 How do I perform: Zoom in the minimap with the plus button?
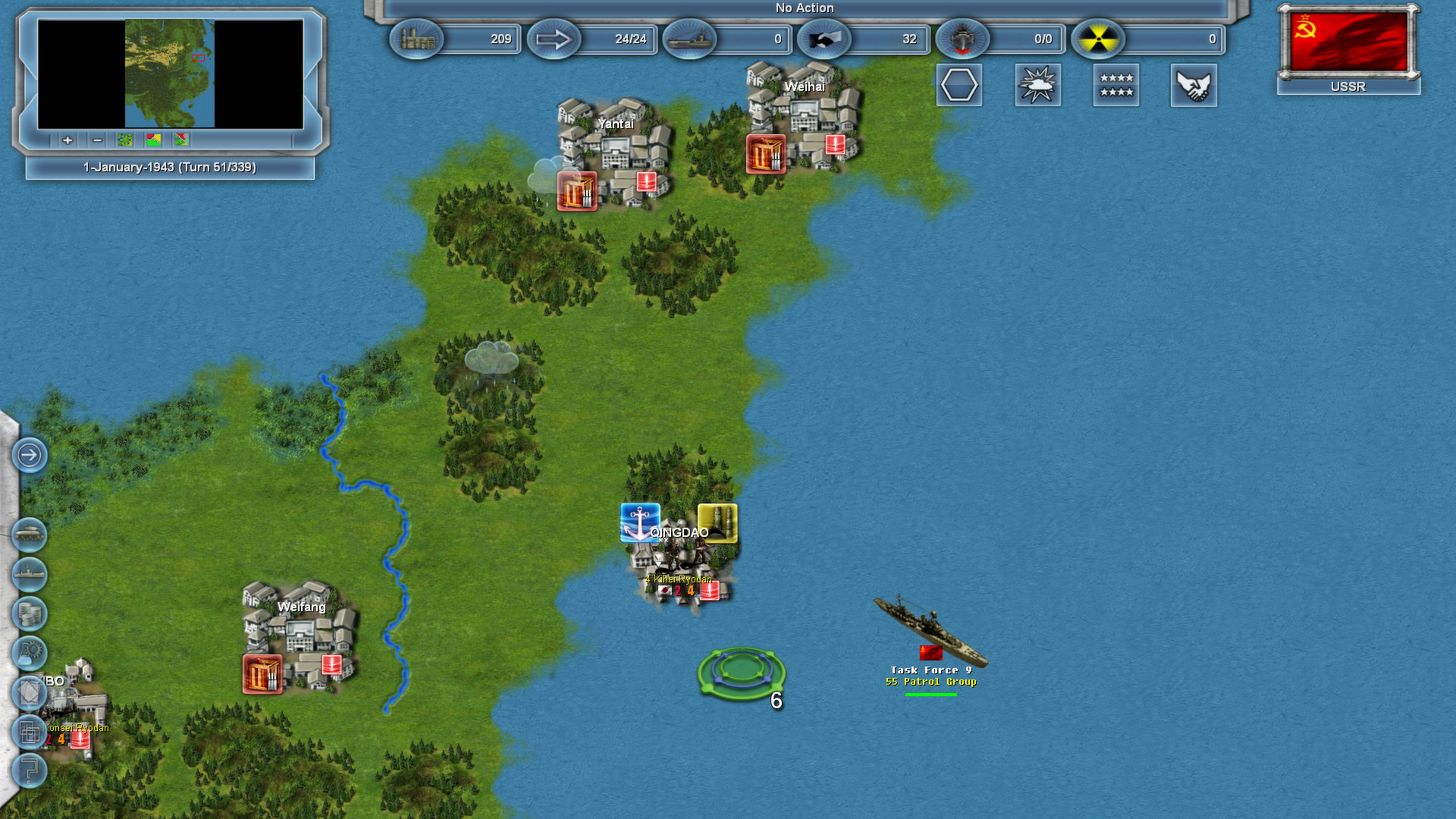(67, 140)
